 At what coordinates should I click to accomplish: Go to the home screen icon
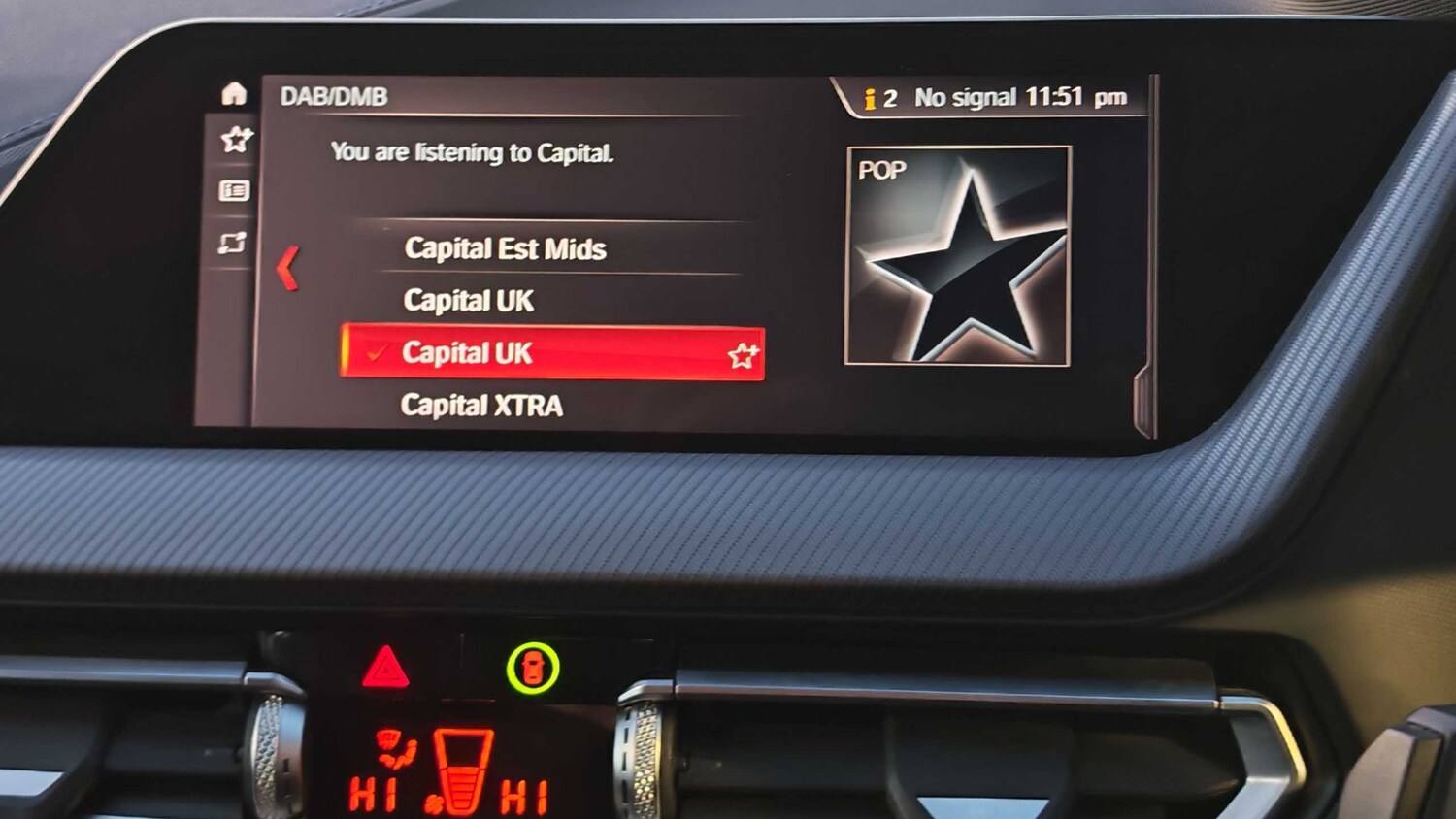[x=234, y=94]
